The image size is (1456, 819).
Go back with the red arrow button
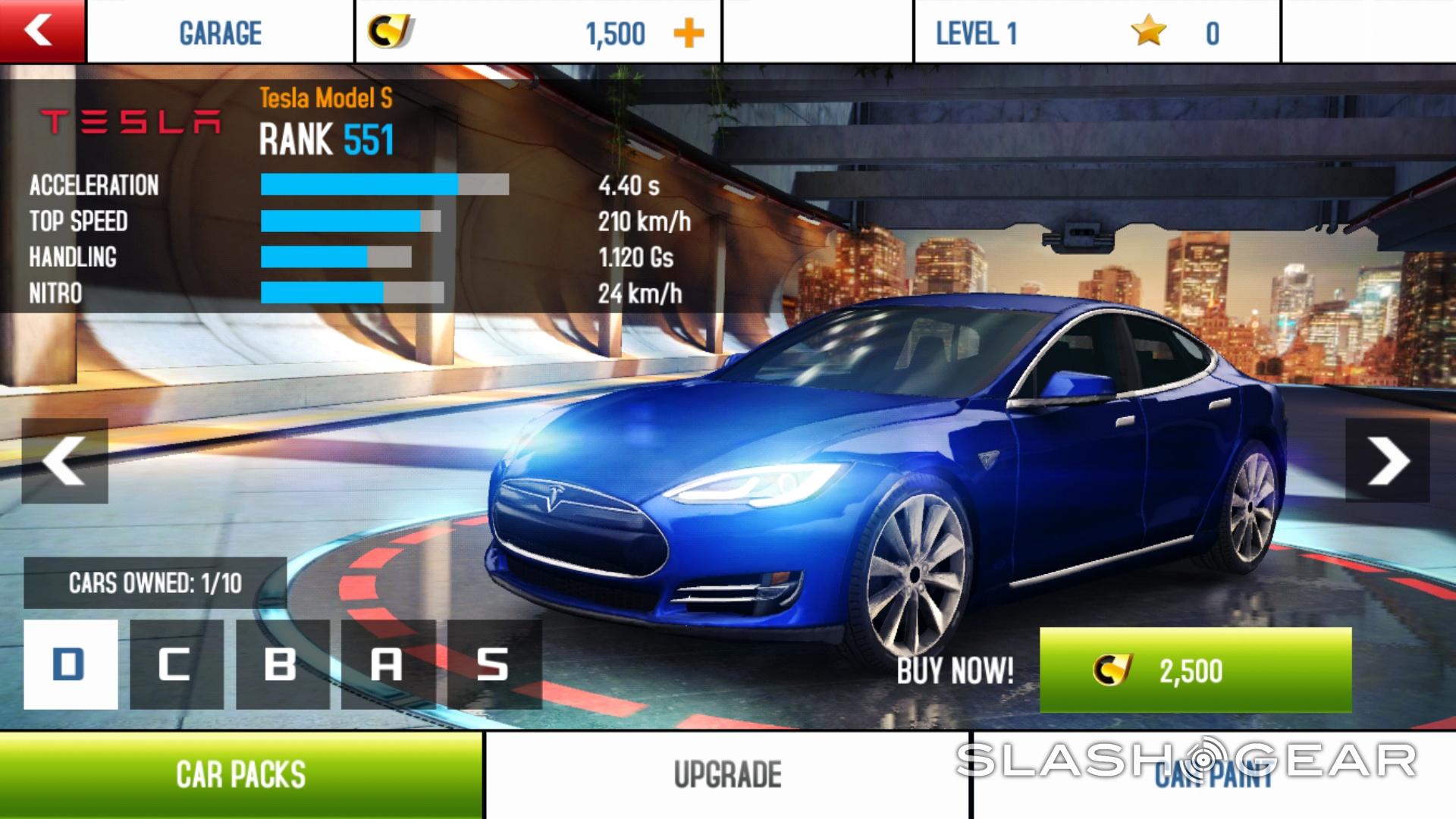pyautogui.click(x=42, y=31)
